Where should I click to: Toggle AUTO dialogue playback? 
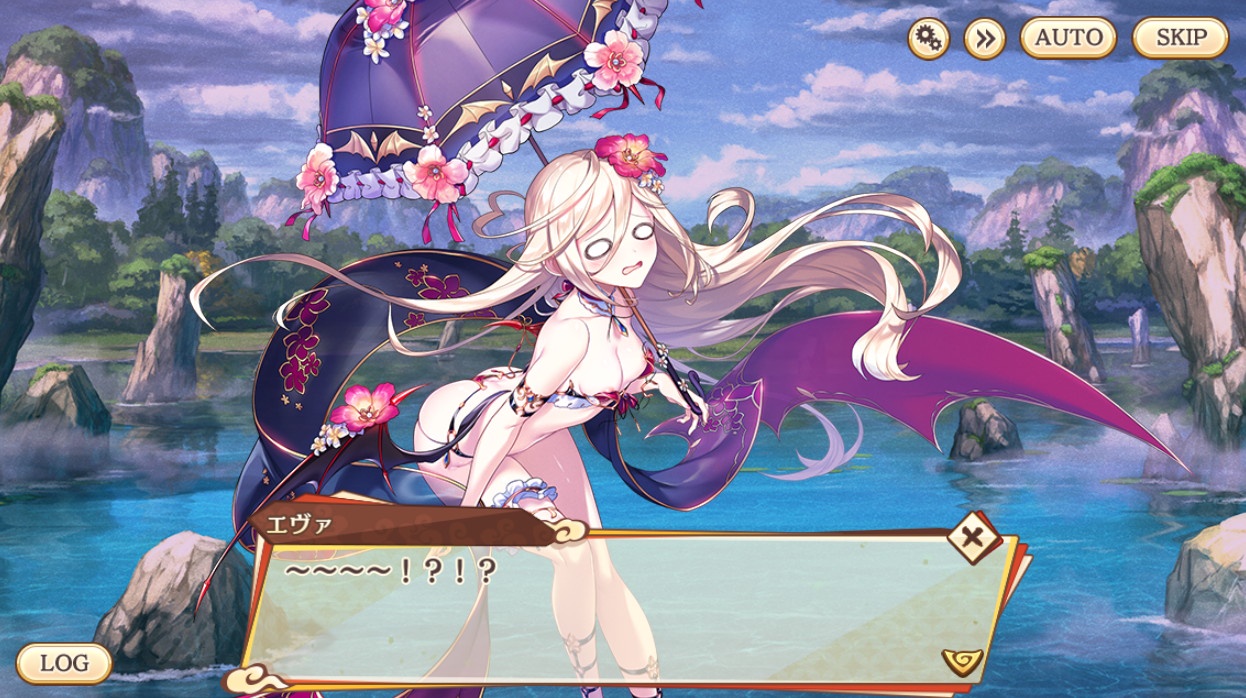click(1068, 39)
